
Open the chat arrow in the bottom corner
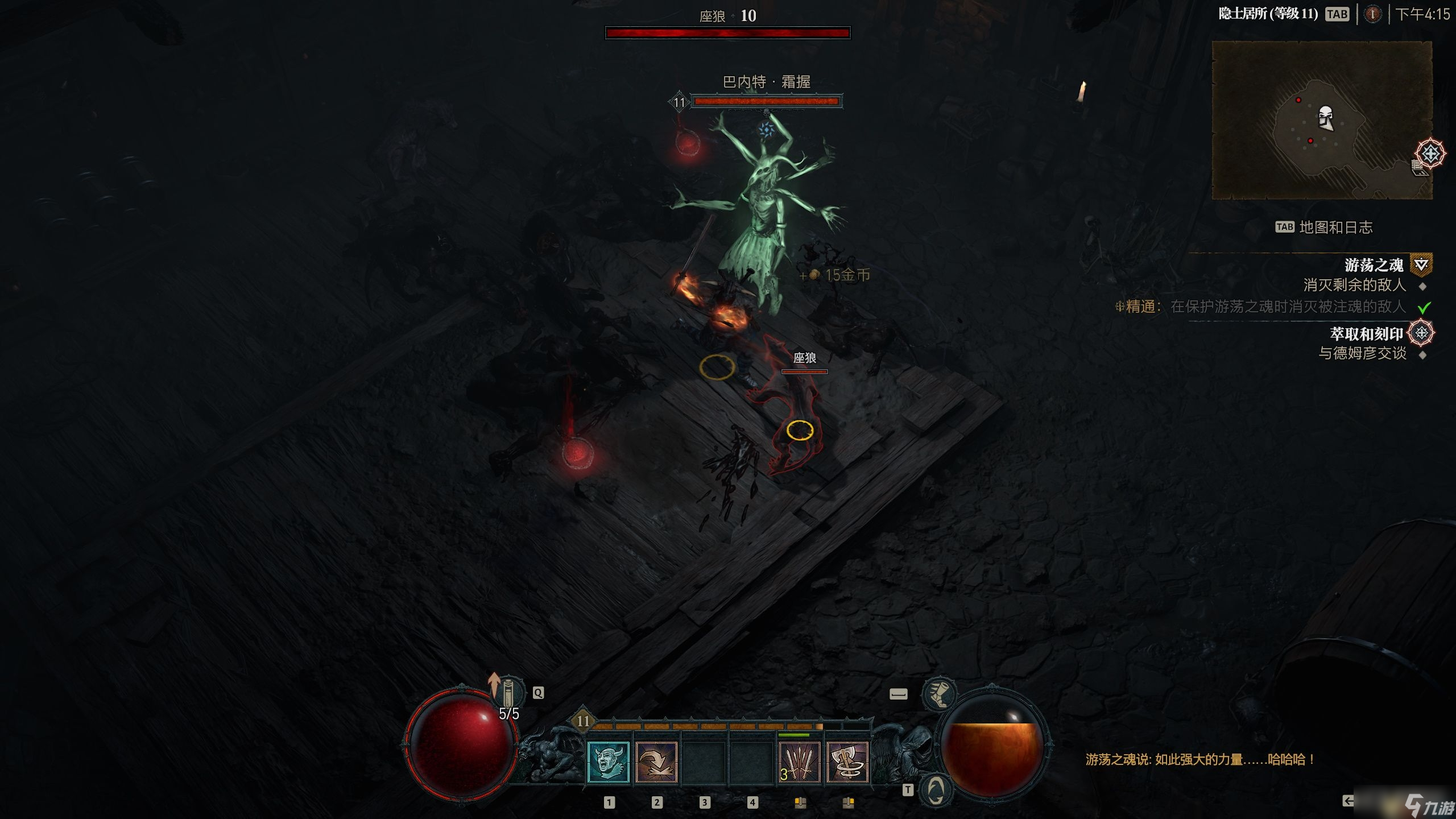pos(1348,801)
